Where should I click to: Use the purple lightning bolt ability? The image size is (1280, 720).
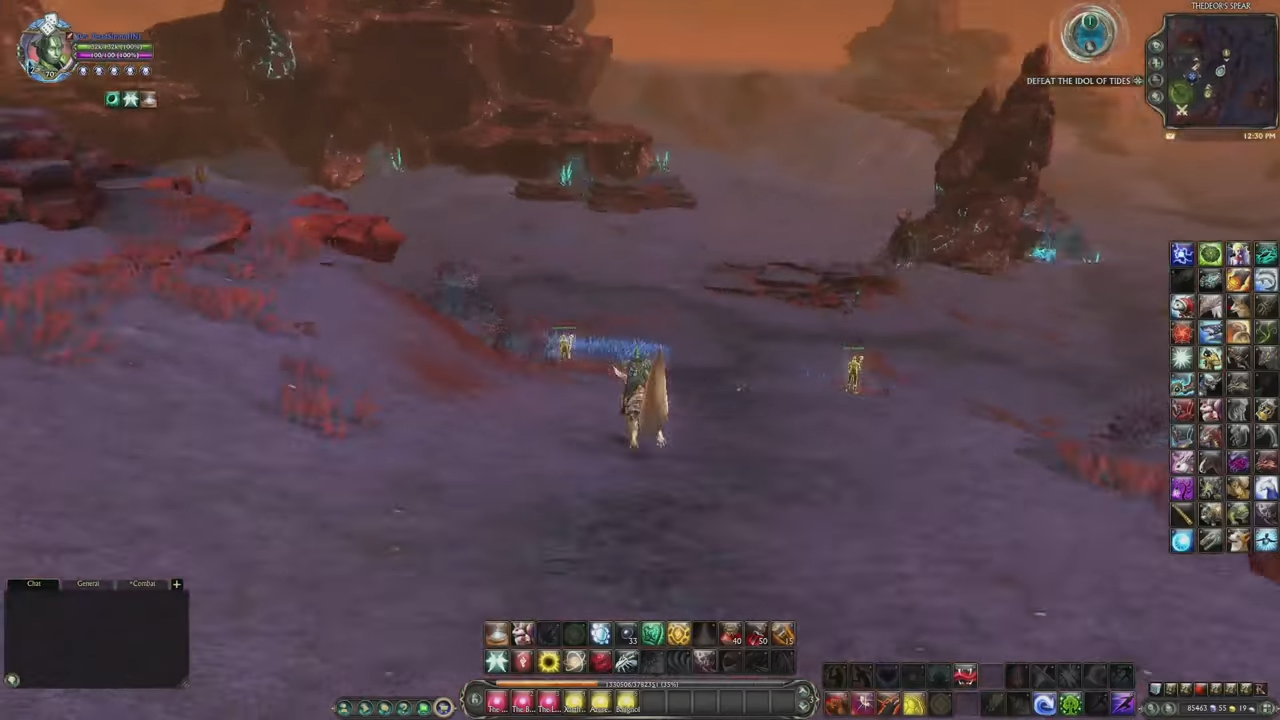point(1122,705)
